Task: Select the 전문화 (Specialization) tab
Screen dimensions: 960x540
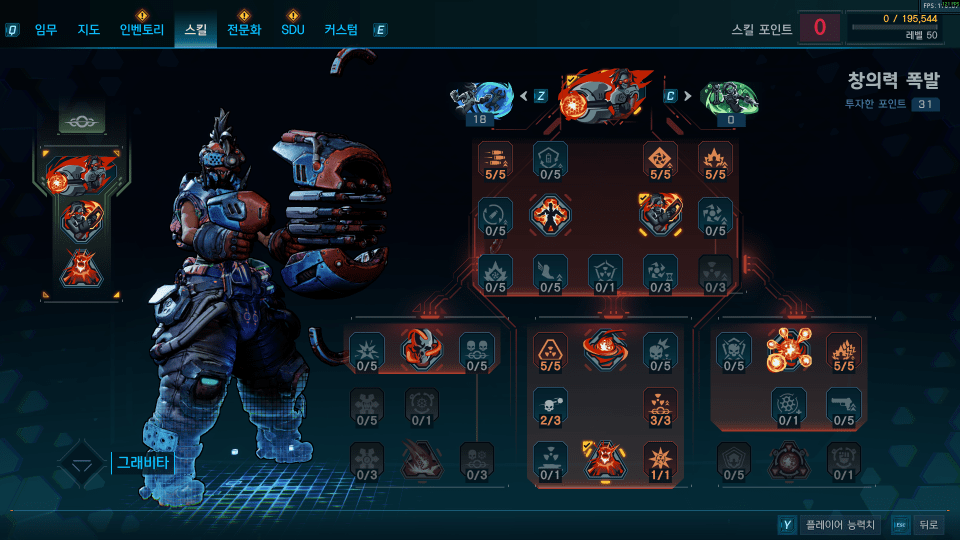Action: (243, 30)
